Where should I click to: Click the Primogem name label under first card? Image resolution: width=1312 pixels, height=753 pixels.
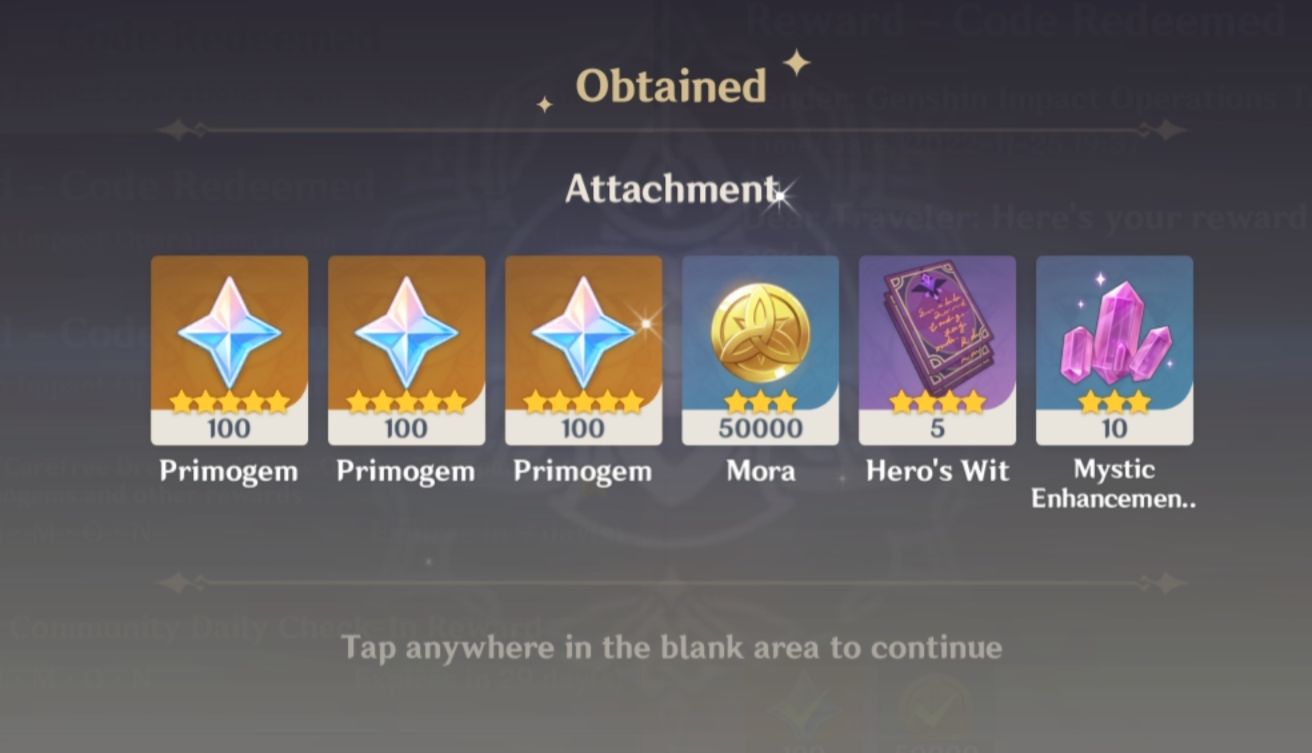click(x=227, y=470)
